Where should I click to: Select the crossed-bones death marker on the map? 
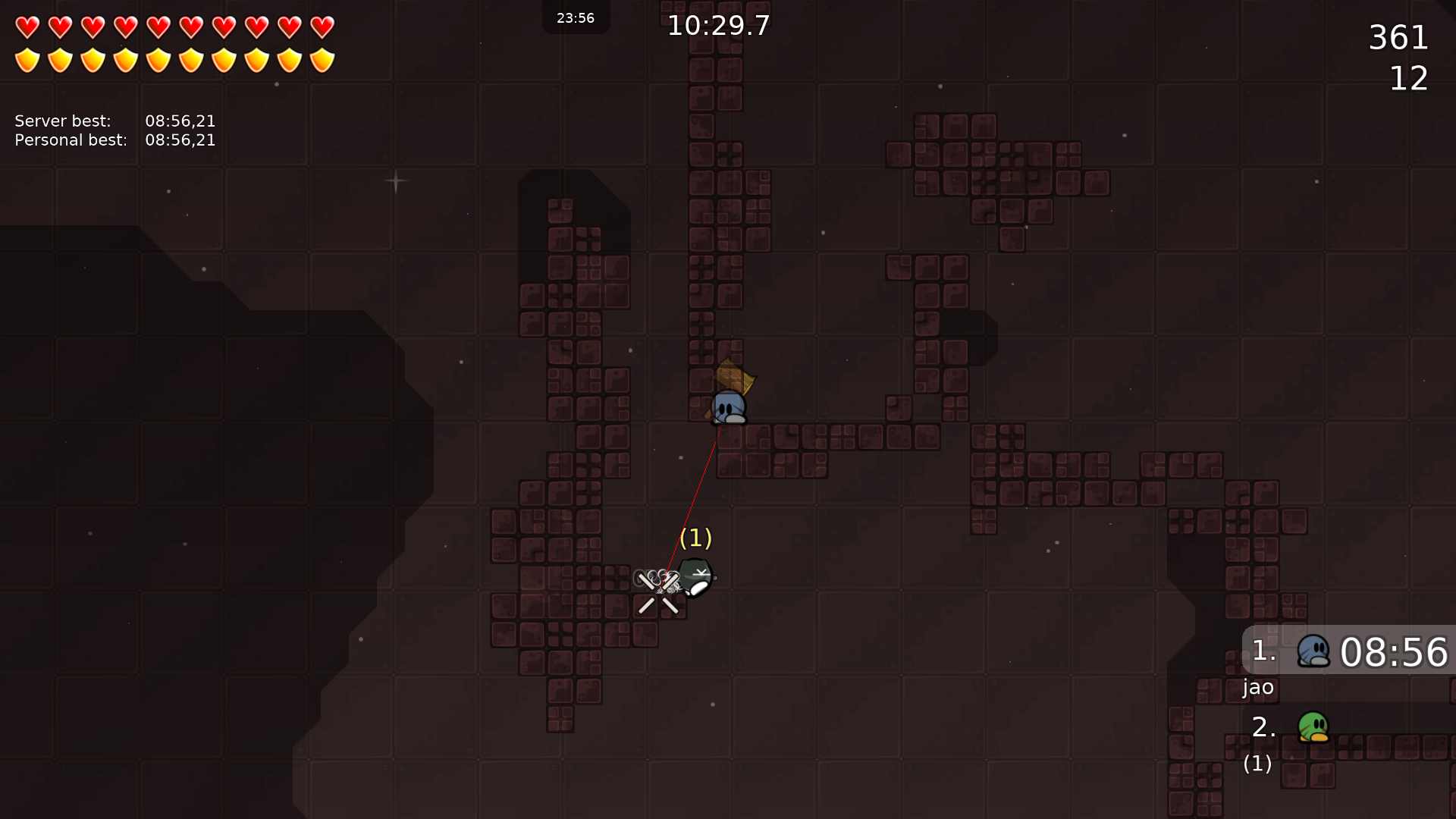658,591
